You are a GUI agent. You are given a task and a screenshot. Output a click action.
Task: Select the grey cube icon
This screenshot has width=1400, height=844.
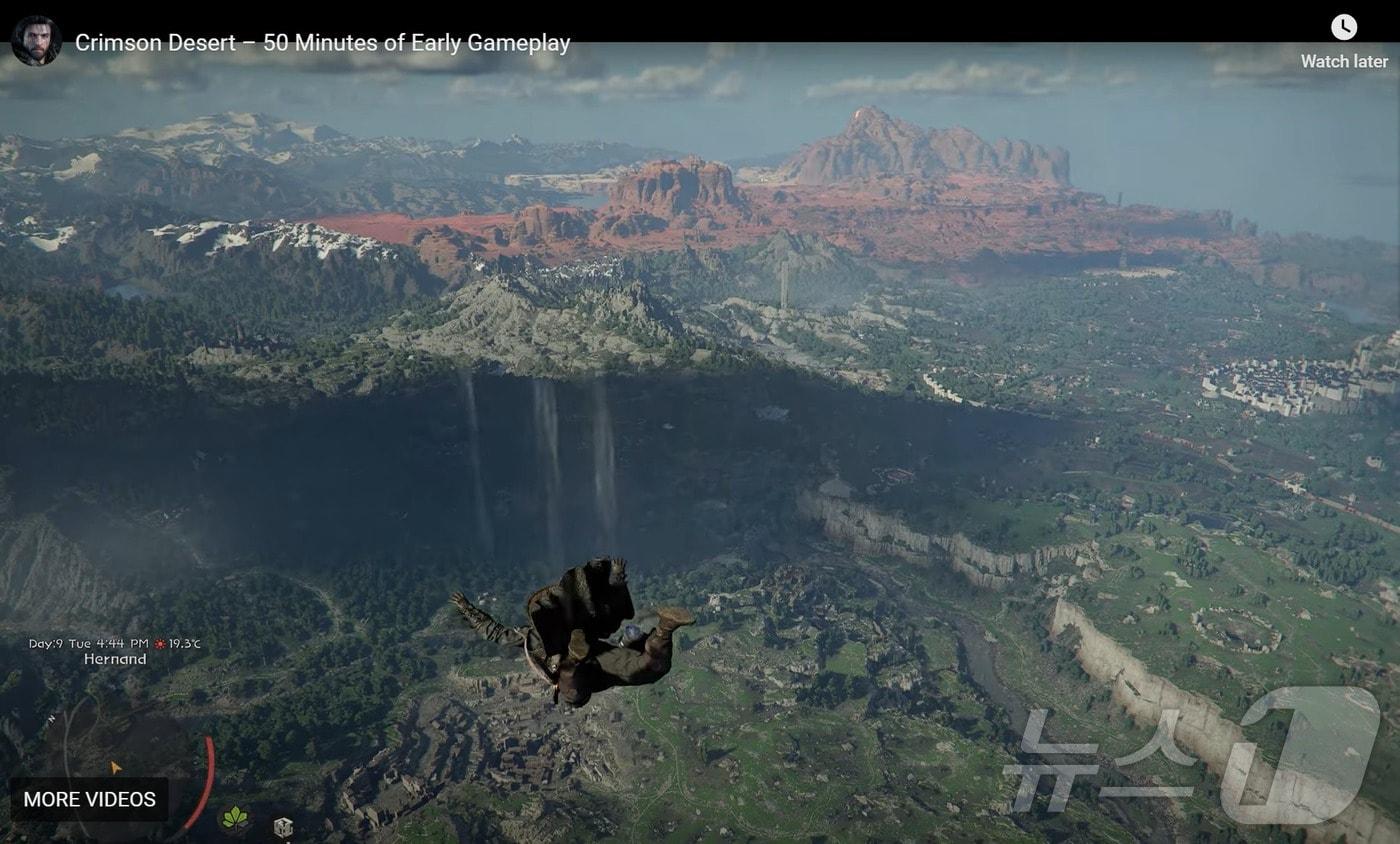click(283, 826)
